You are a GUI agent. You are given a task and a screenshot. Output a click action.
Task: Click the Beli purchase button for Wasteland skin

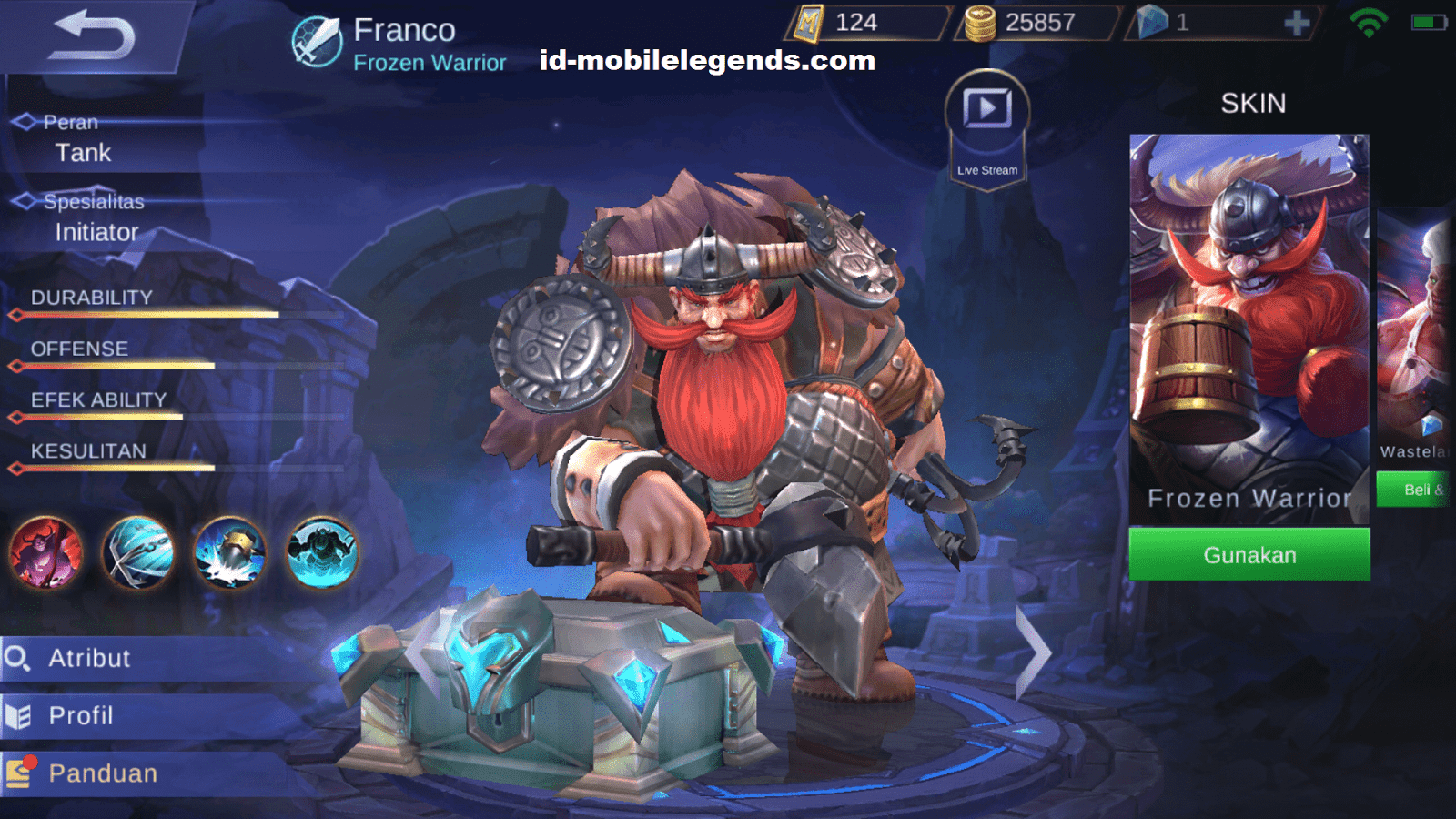(1420, 489)
